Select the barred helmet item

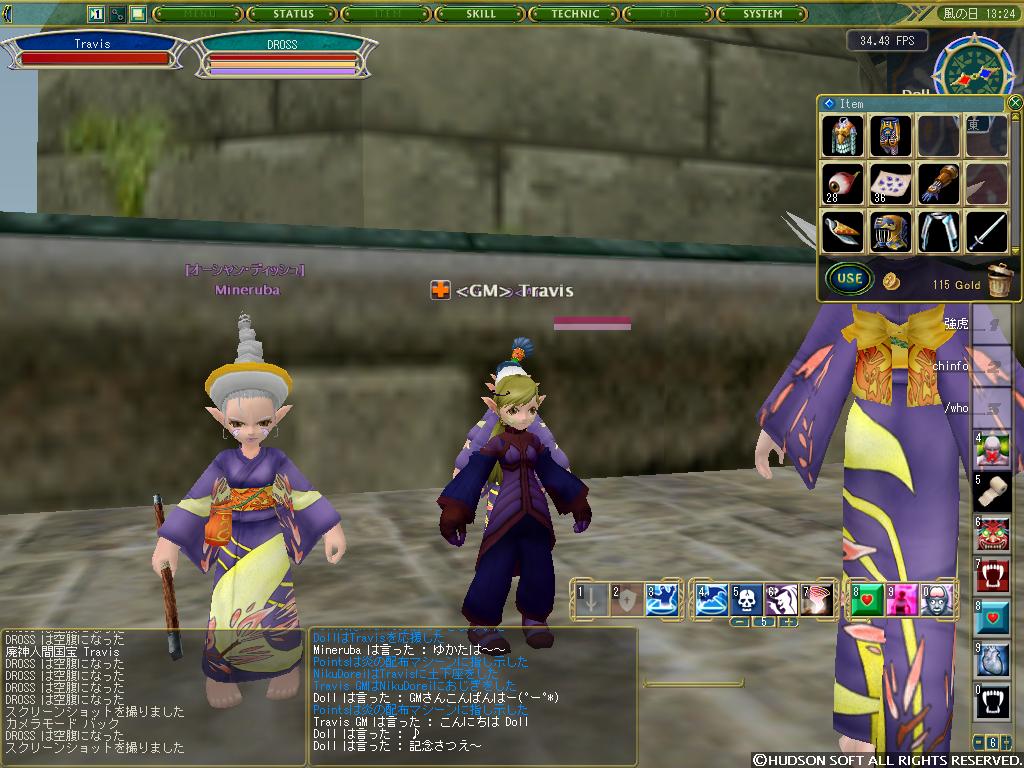click(890, 232)
